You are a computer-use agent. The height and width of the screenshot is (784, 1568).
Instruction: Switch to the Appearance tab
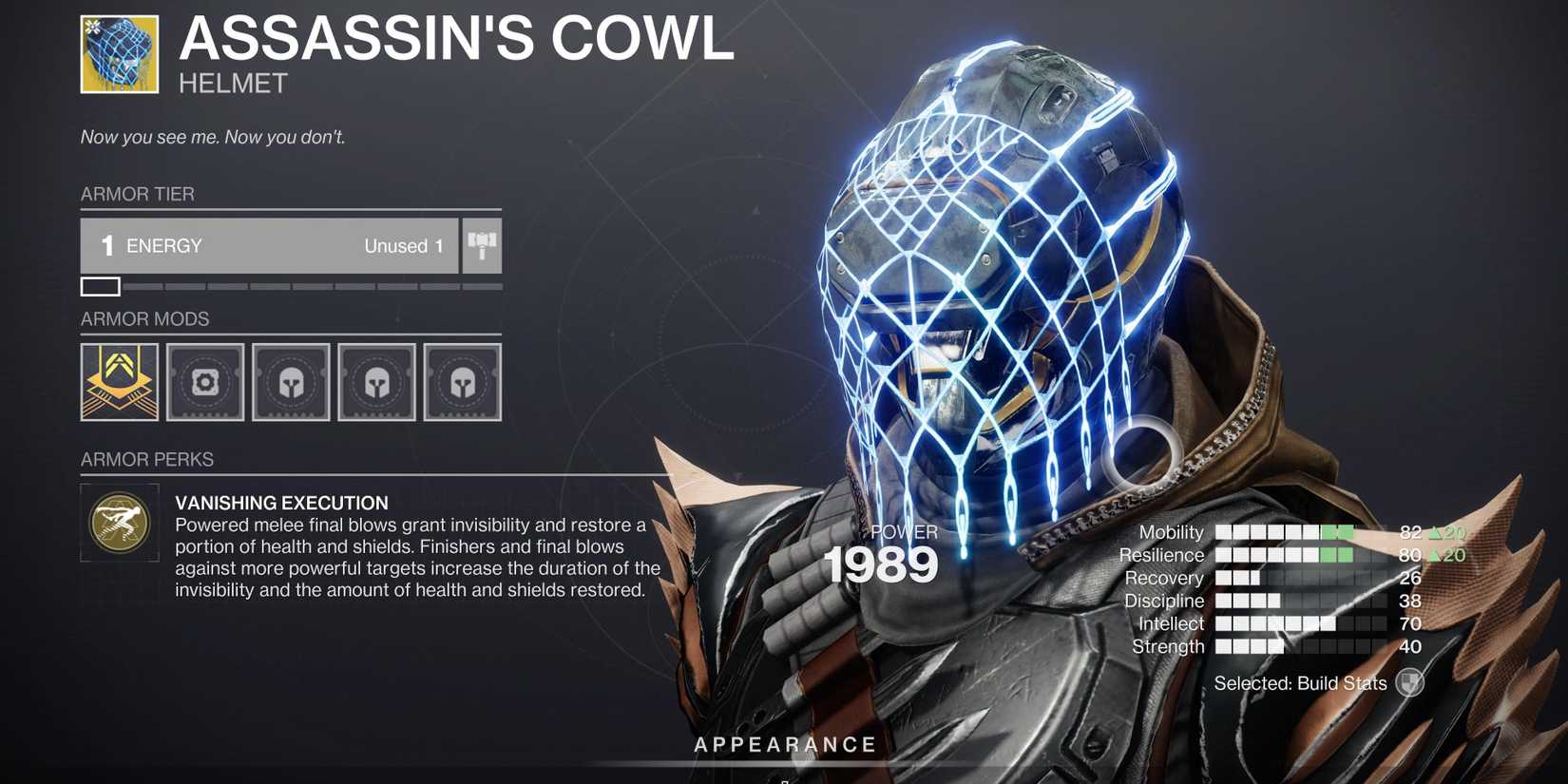[785, 744]
